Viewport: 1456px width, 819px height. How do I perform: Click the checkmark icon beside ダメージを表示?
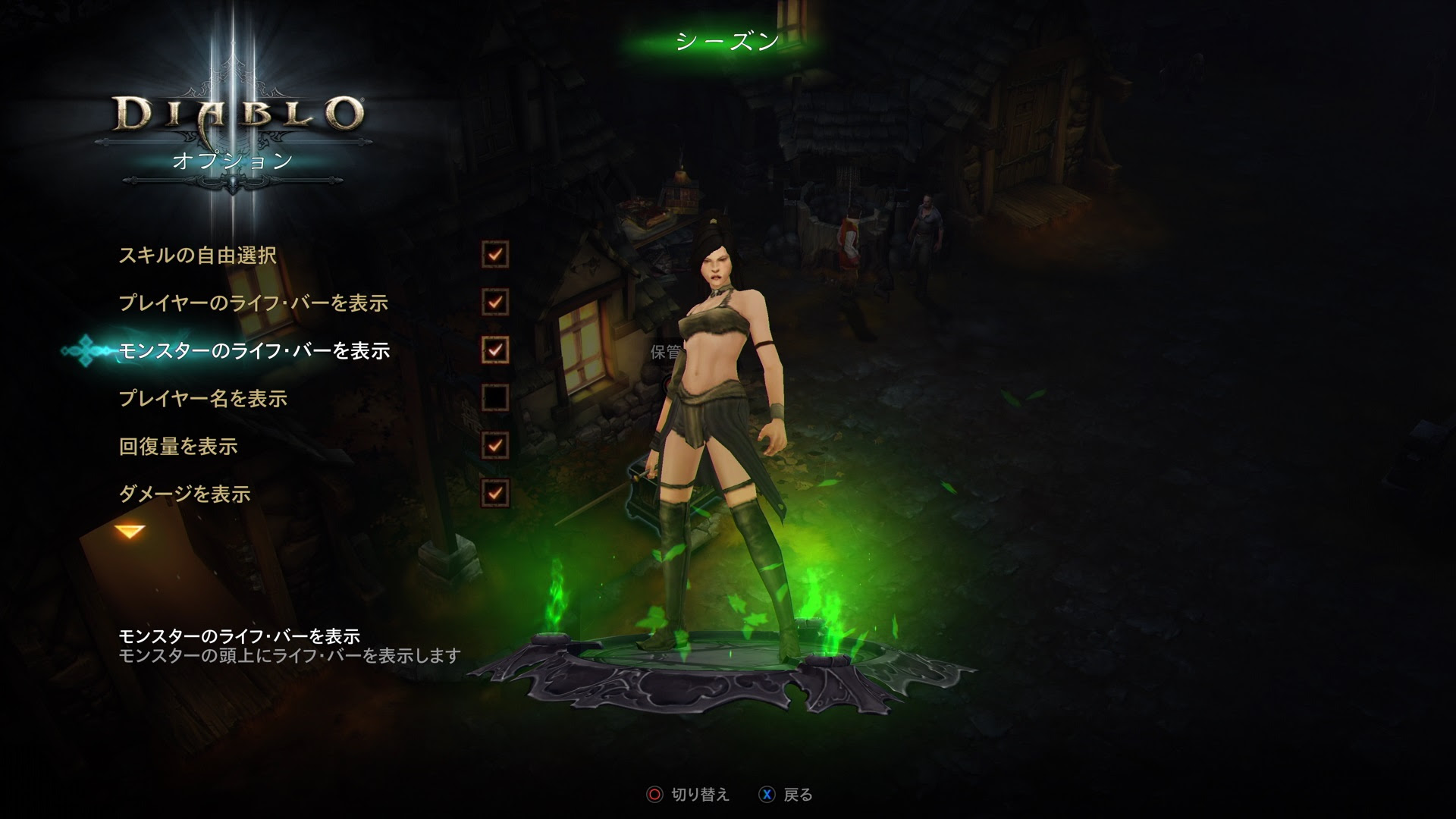[494, 493]
